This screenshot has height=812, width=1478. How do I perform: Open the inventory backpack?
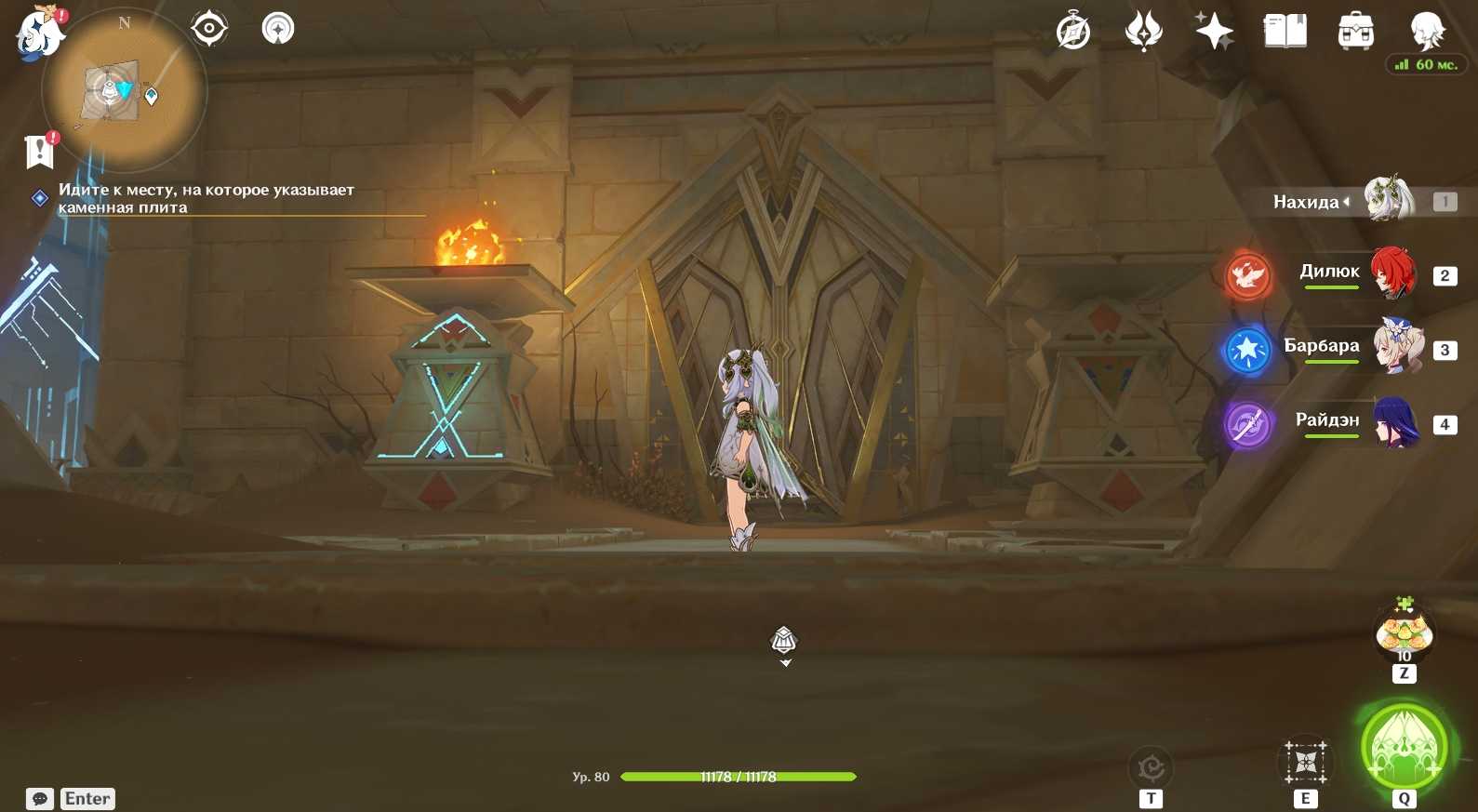click(1355, 32)
